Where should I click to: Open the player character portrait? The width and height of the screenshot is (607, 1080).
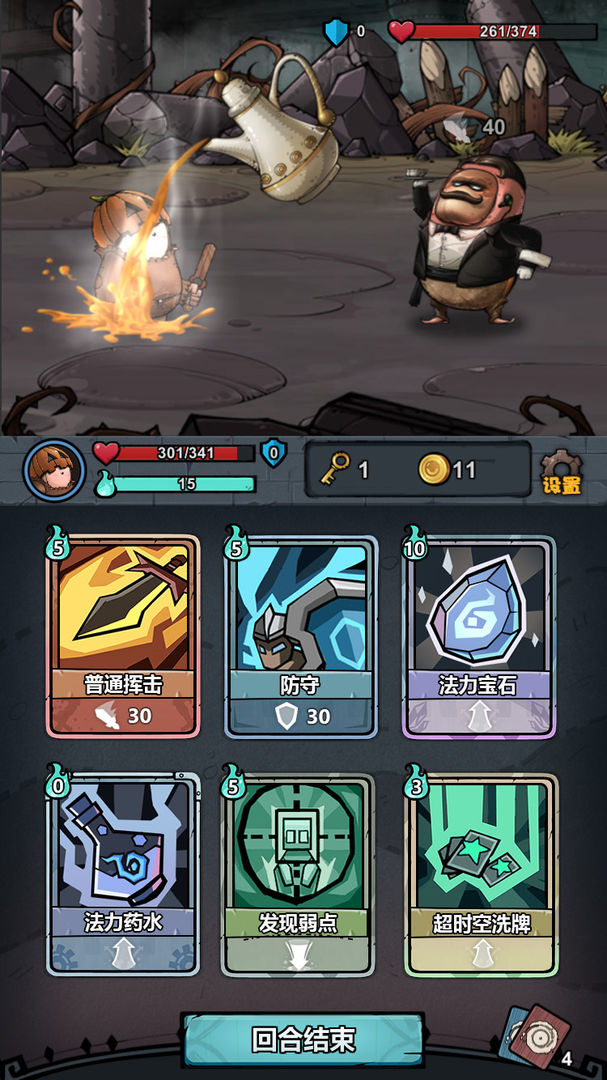(x=53, y=470)
